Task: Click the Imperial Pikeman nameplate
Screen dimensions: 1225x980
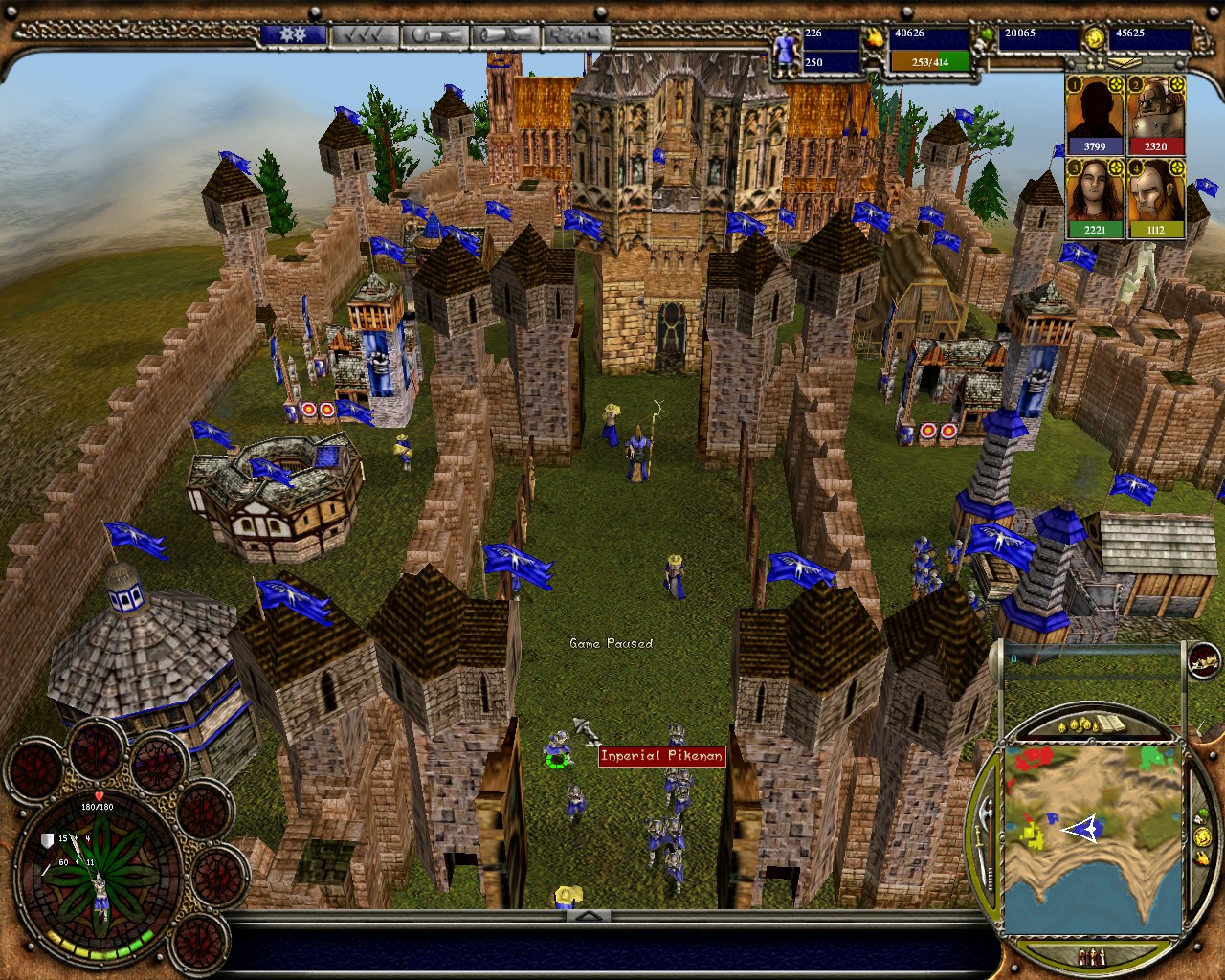Action: point(660,755)
